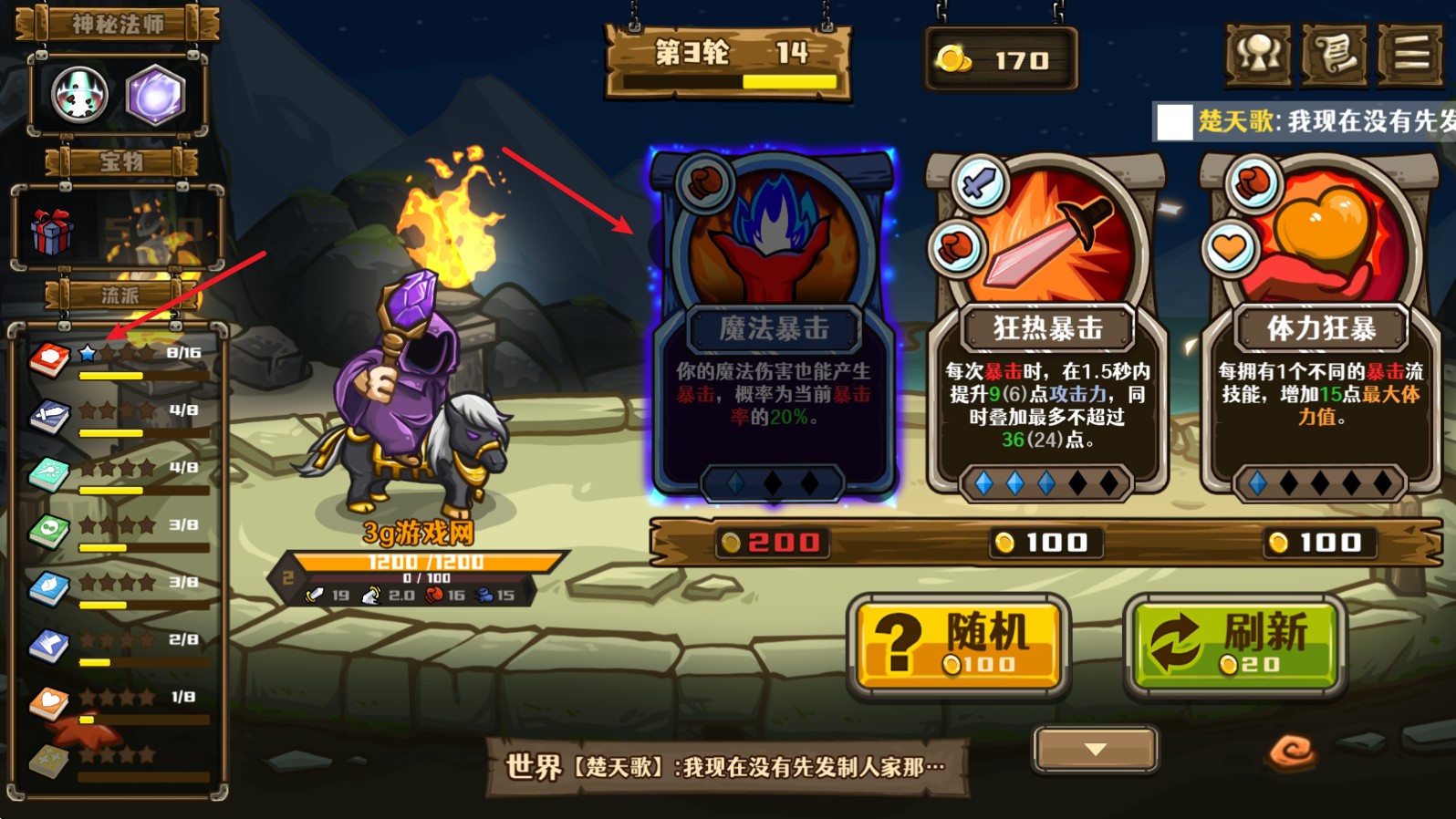This screenshot has height=819, width=1456.
Task: Click the green skull book in the sidebar
Action: pos(49,527)
